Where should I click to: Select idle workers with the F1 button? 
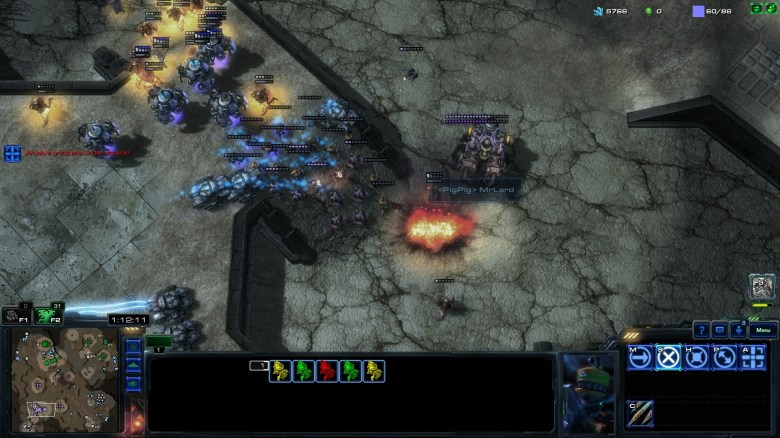[13, 315]
